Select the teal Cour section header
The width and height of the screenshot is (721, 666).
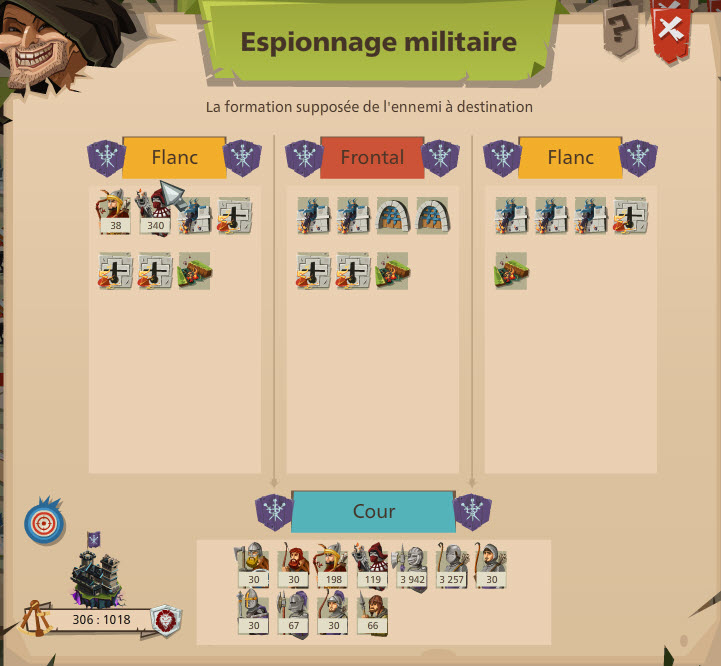coord(373,512)
